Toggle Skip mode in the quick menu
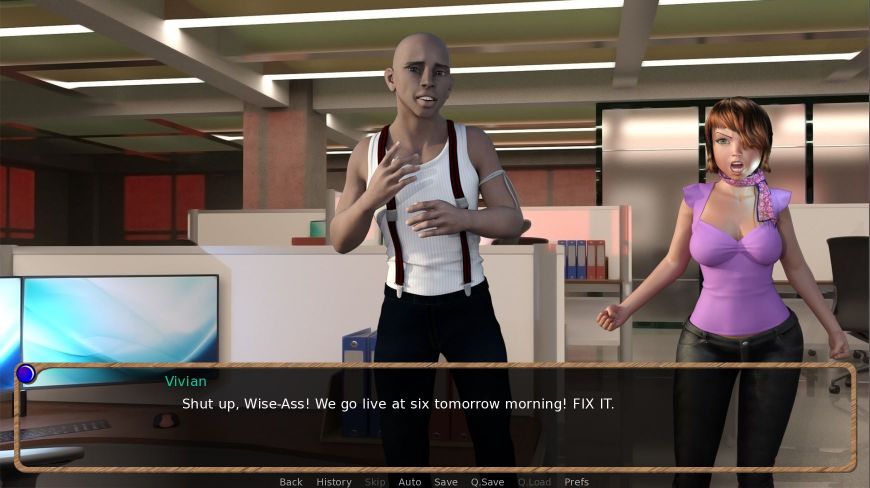Viewport: 870px width, 488px height. [x=375, y=482]
